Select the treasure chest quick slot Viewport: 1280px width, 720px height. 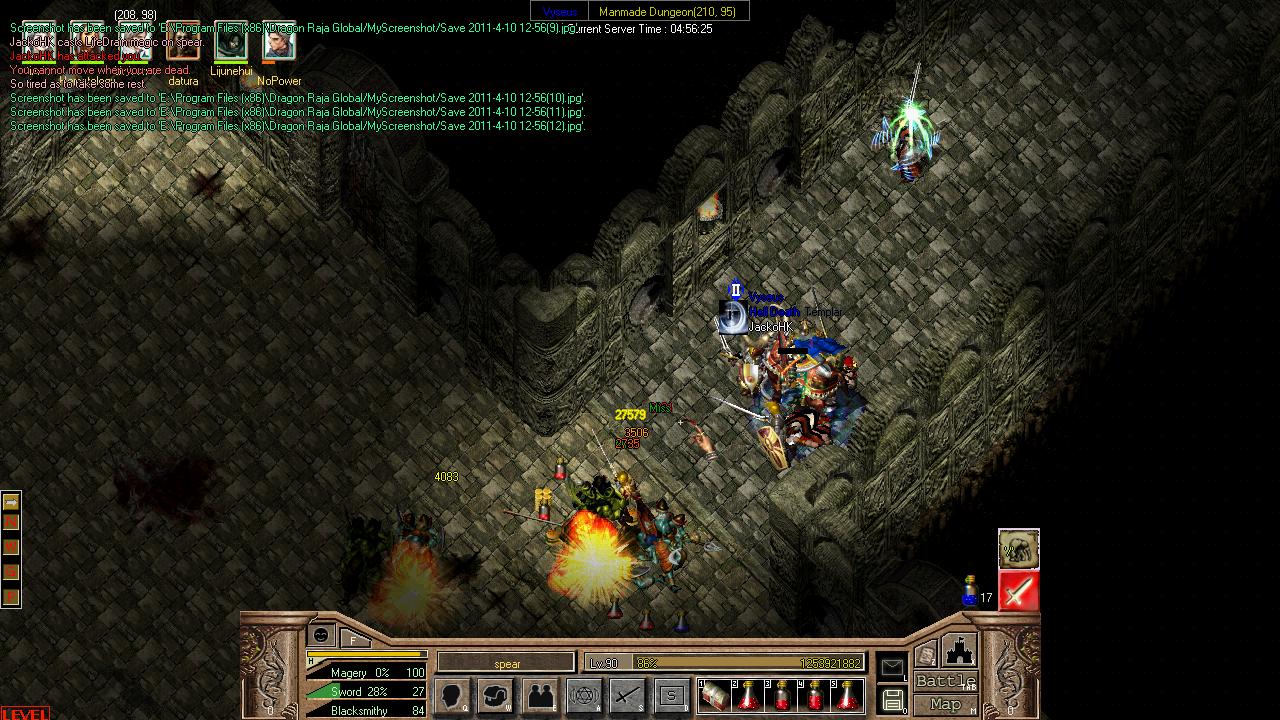point(713,696)
